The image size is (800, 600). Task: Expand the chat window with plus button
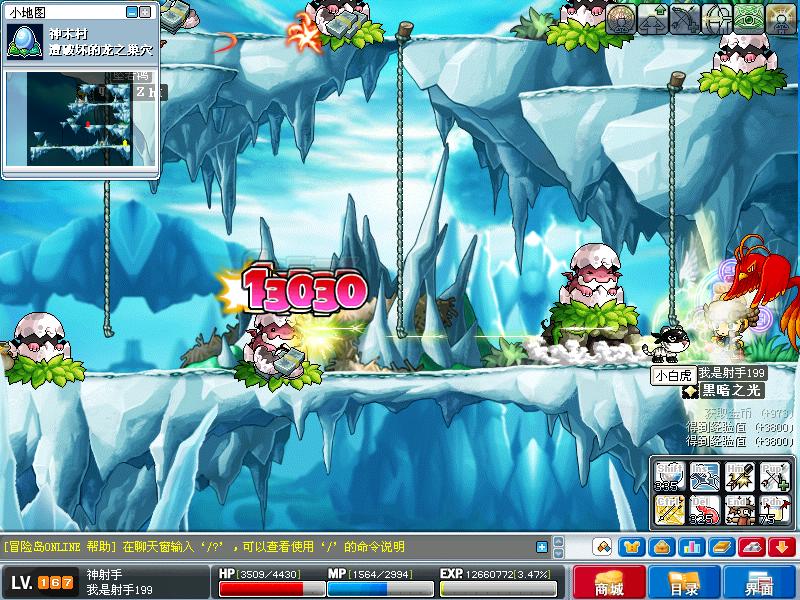(x=542, y=547)
